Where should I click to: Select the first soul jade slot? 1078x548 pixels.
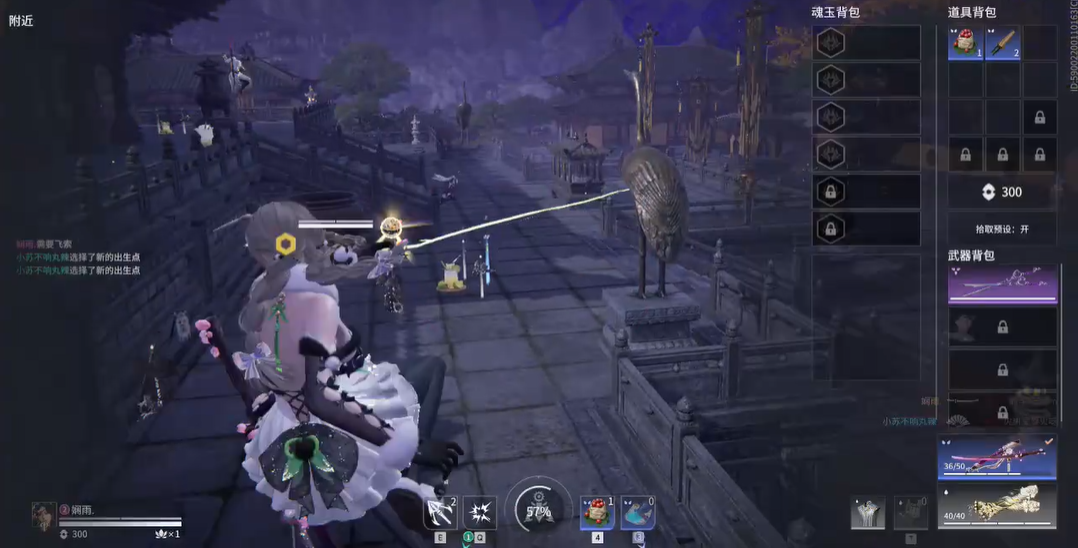pyautogui.click(x=866, y=43)
